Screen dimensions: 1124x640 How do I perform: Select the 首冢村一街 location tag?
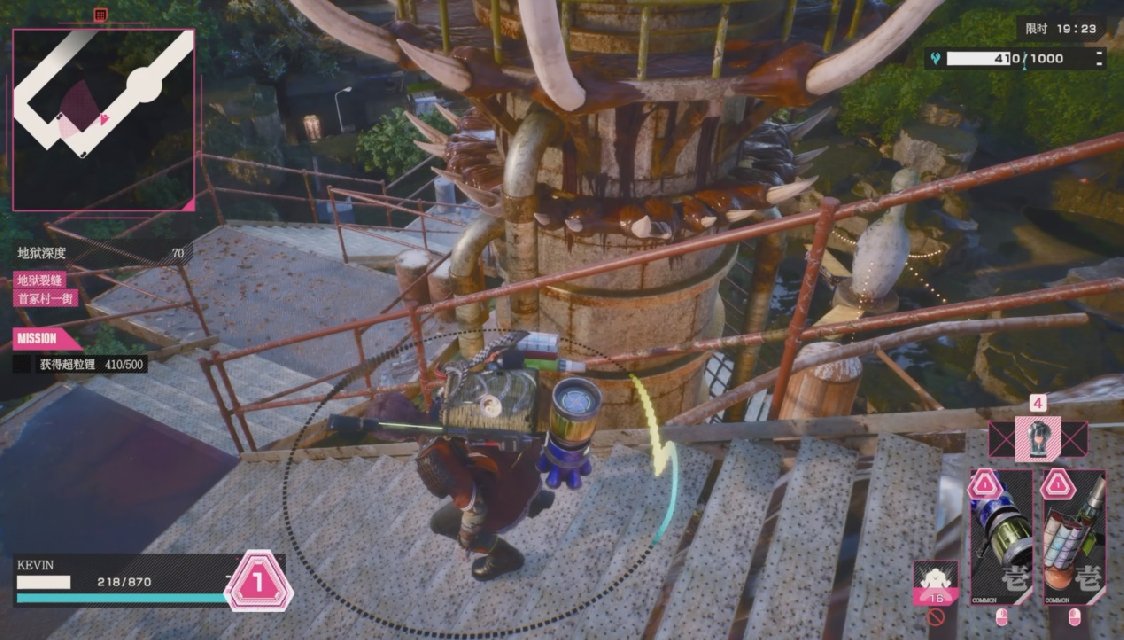tap(46, 298)
